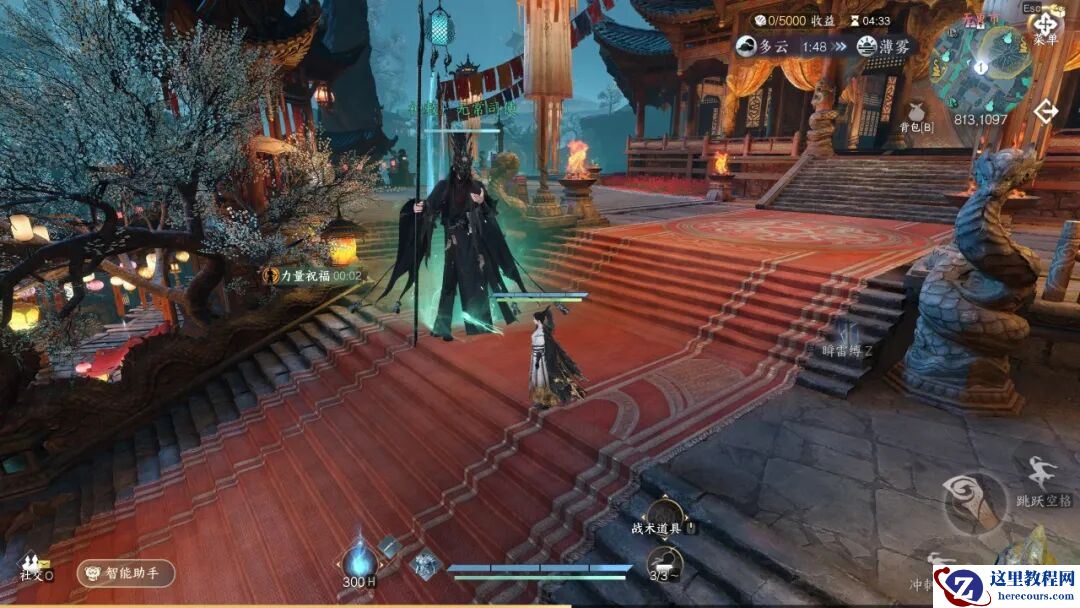Open the 智能助手 smart assistant
Screen dimensions: 1080x608
coord(126,573)
